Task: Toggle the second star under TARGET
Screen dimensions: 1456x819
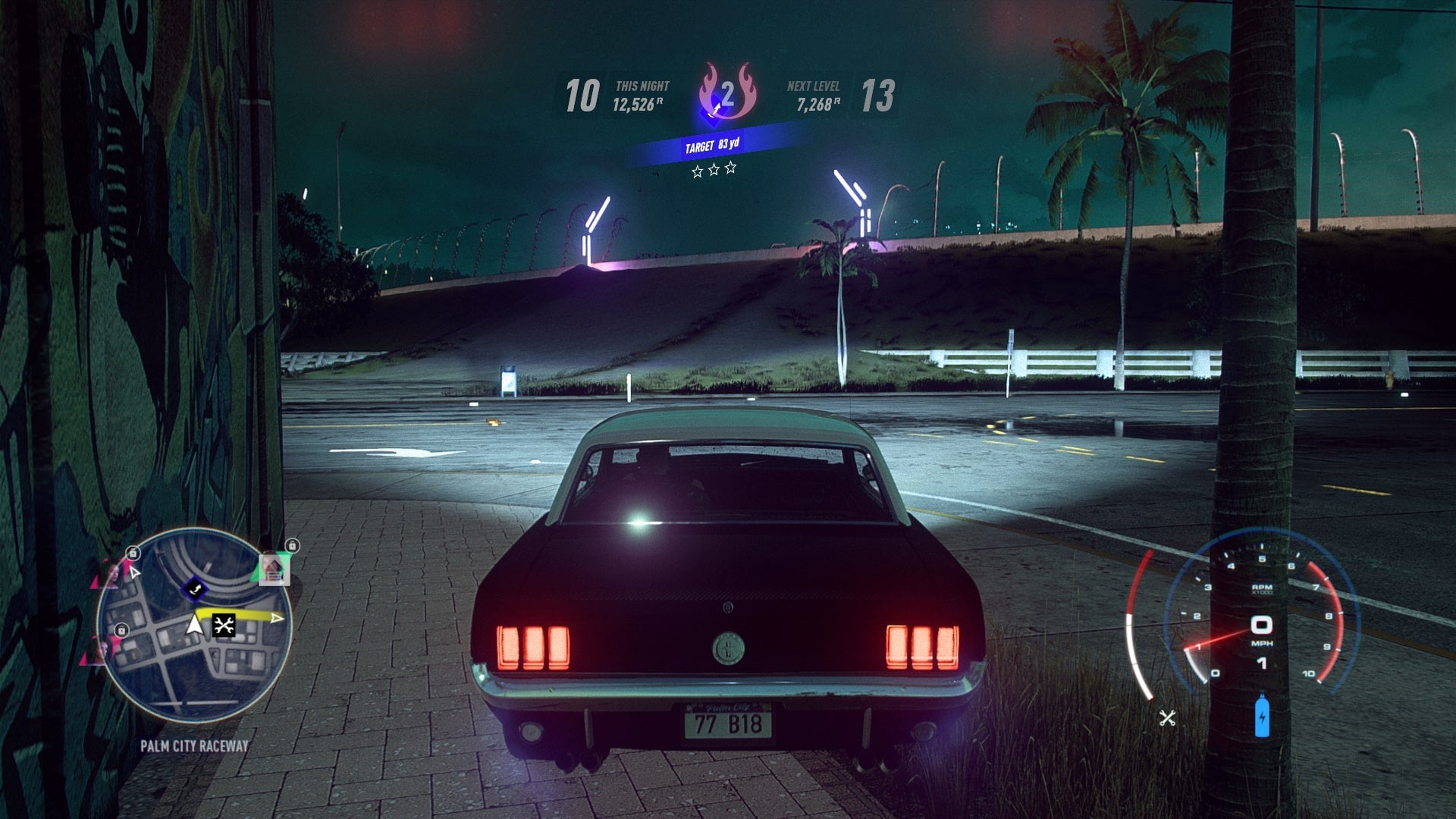Action: point(714,171)
